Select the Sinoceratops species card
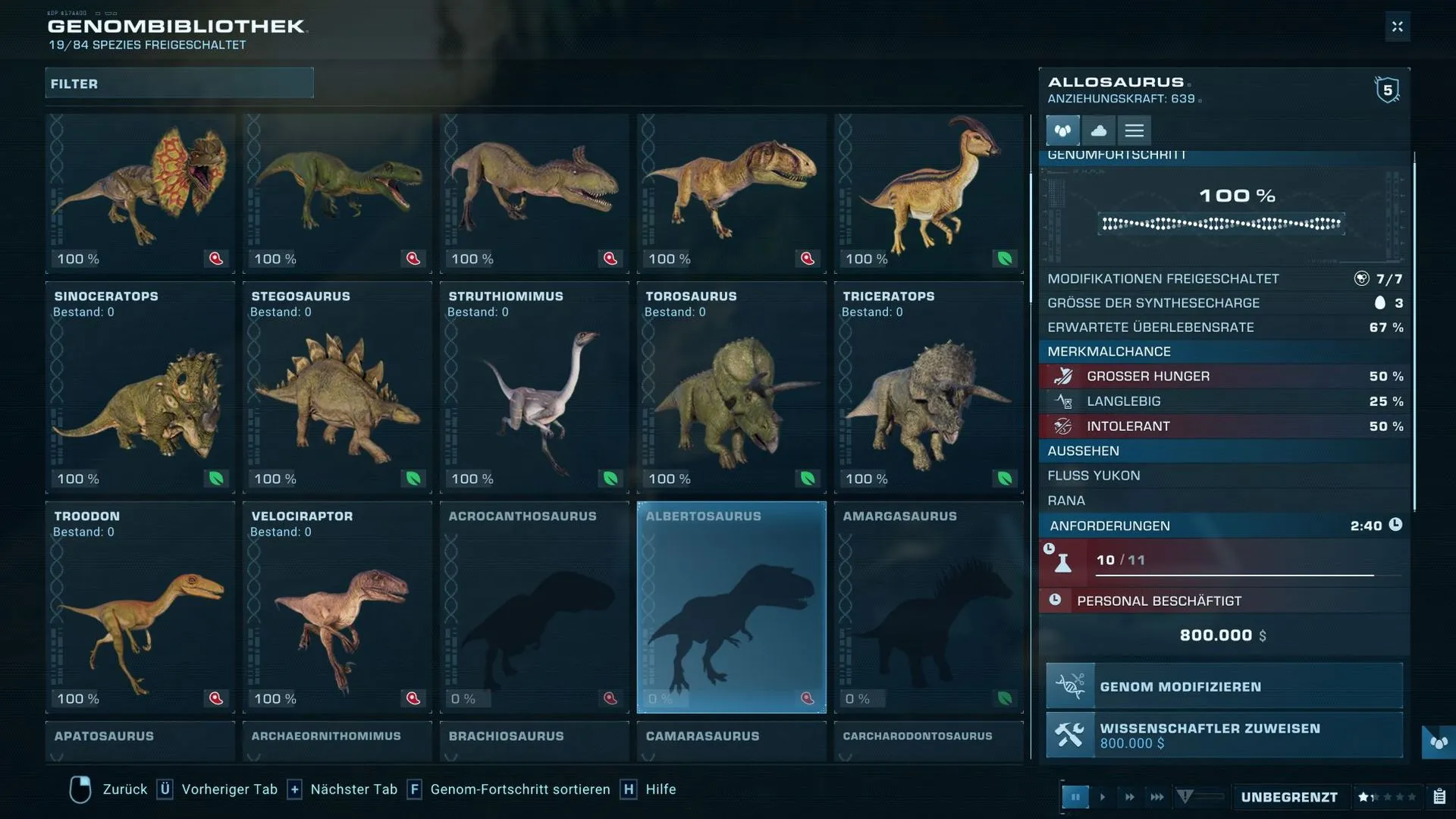Viewport: 1456px width, 819px height. point(140,388)
